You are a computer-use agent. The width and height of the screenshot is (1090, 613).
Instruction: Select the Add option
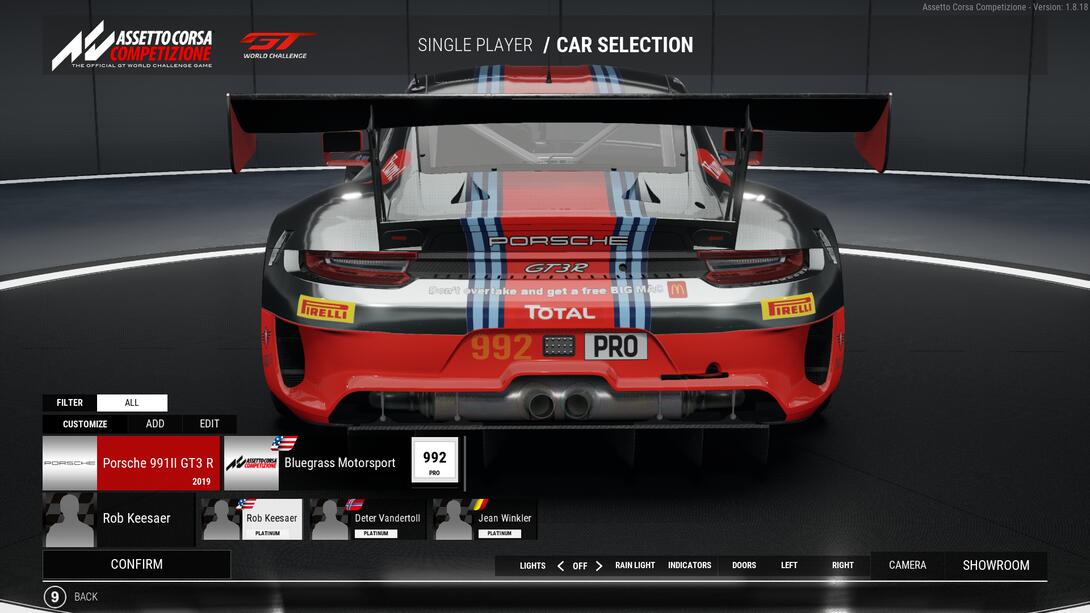tap(155, 424)
